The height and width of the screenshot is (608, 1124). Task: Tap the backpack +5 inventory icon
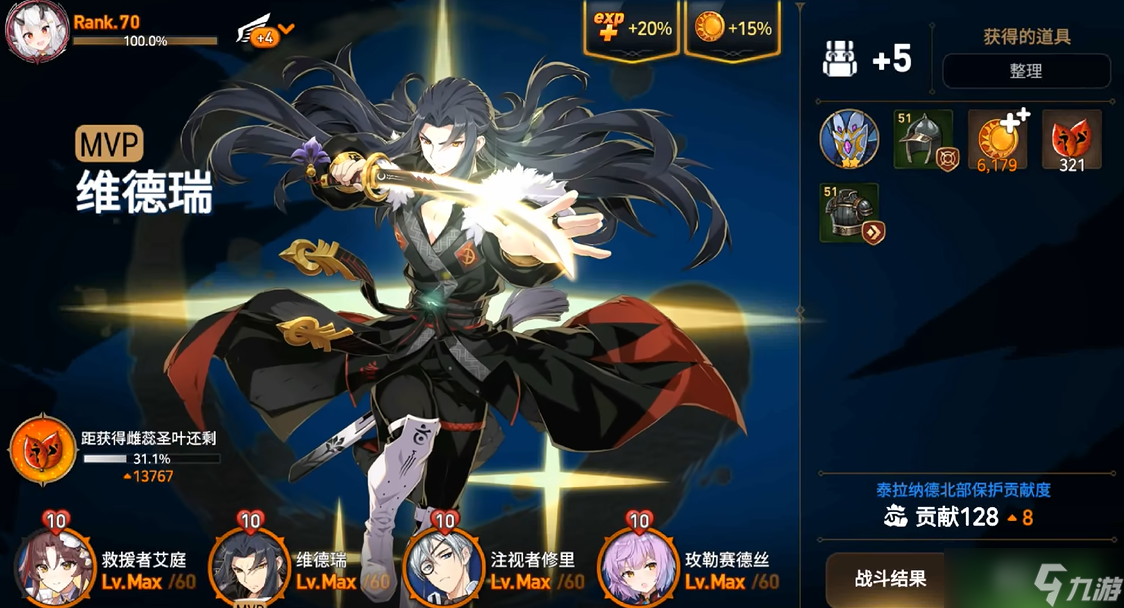coord(839,59)
